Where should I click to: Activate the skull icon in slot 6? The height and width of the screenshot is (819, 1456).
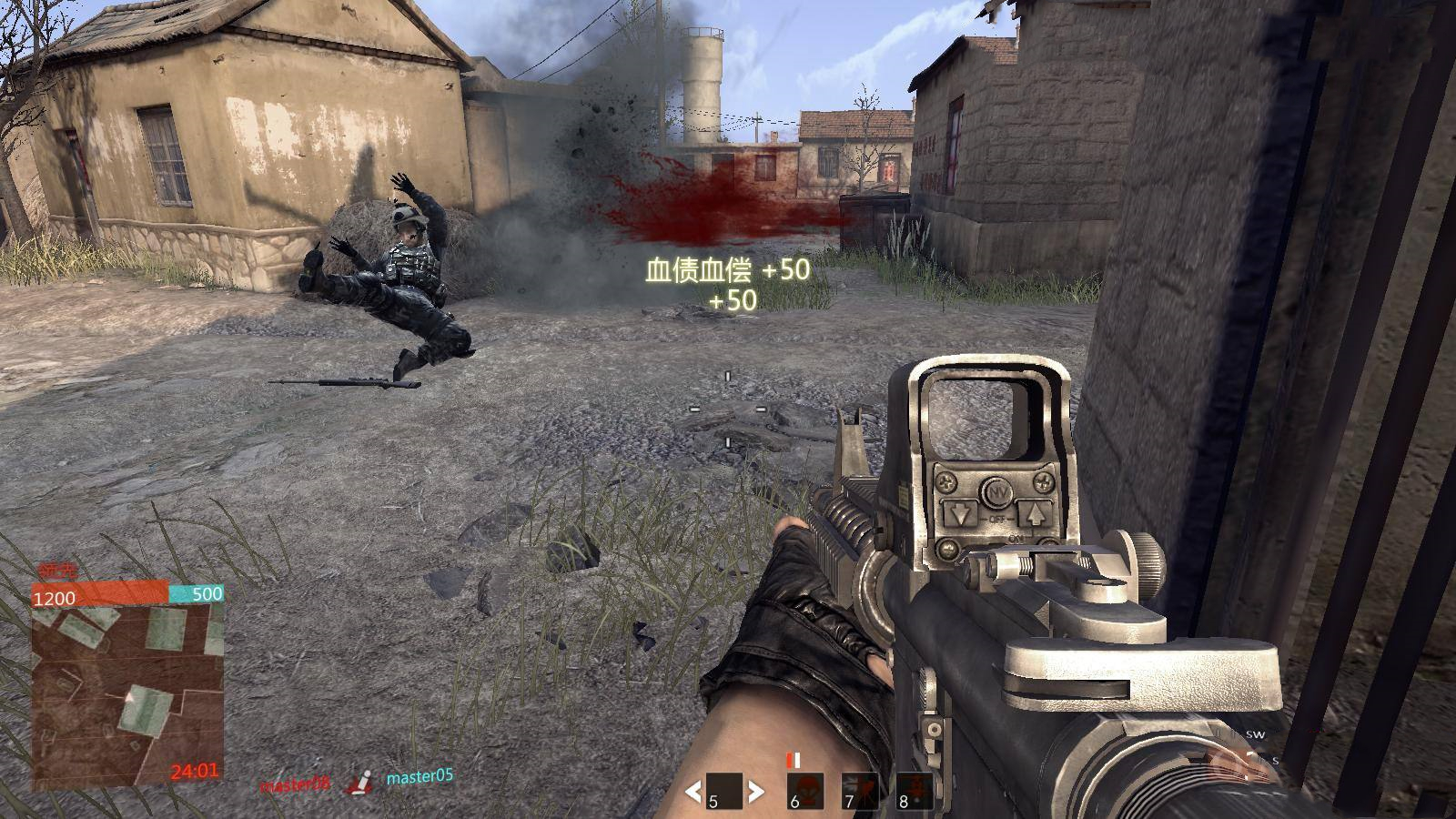click(x=805, y=791)
